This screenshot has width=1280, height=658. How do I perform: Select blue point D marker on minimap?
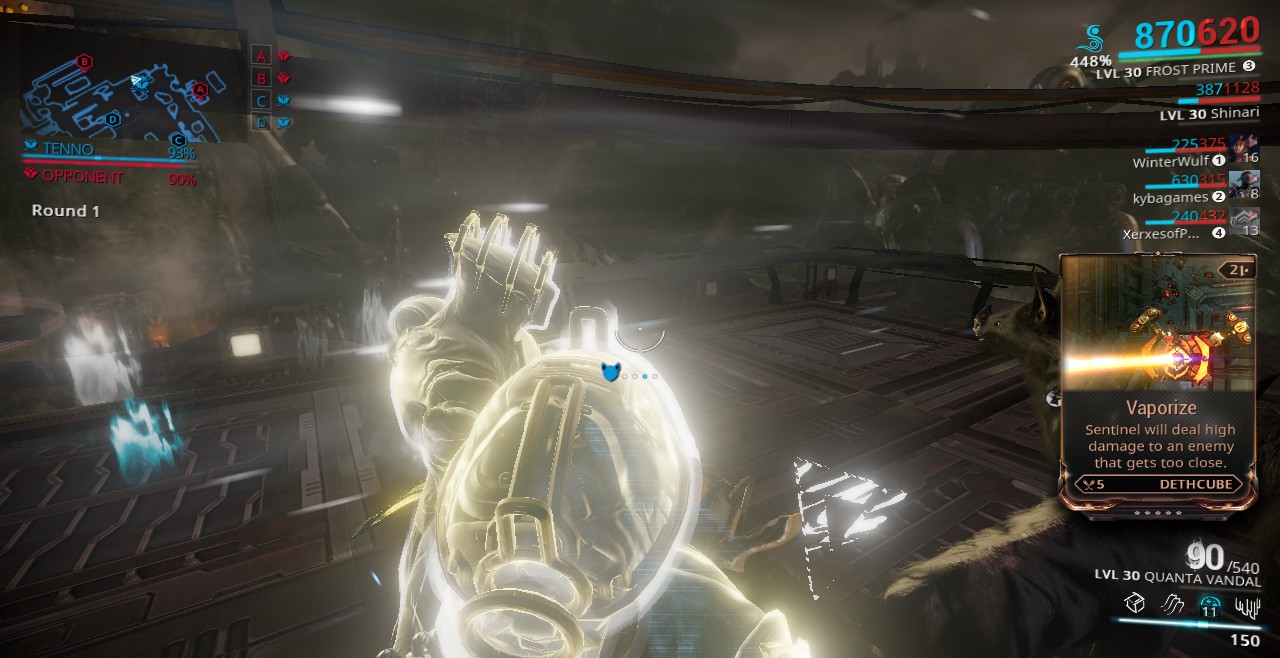coord(113,119)
